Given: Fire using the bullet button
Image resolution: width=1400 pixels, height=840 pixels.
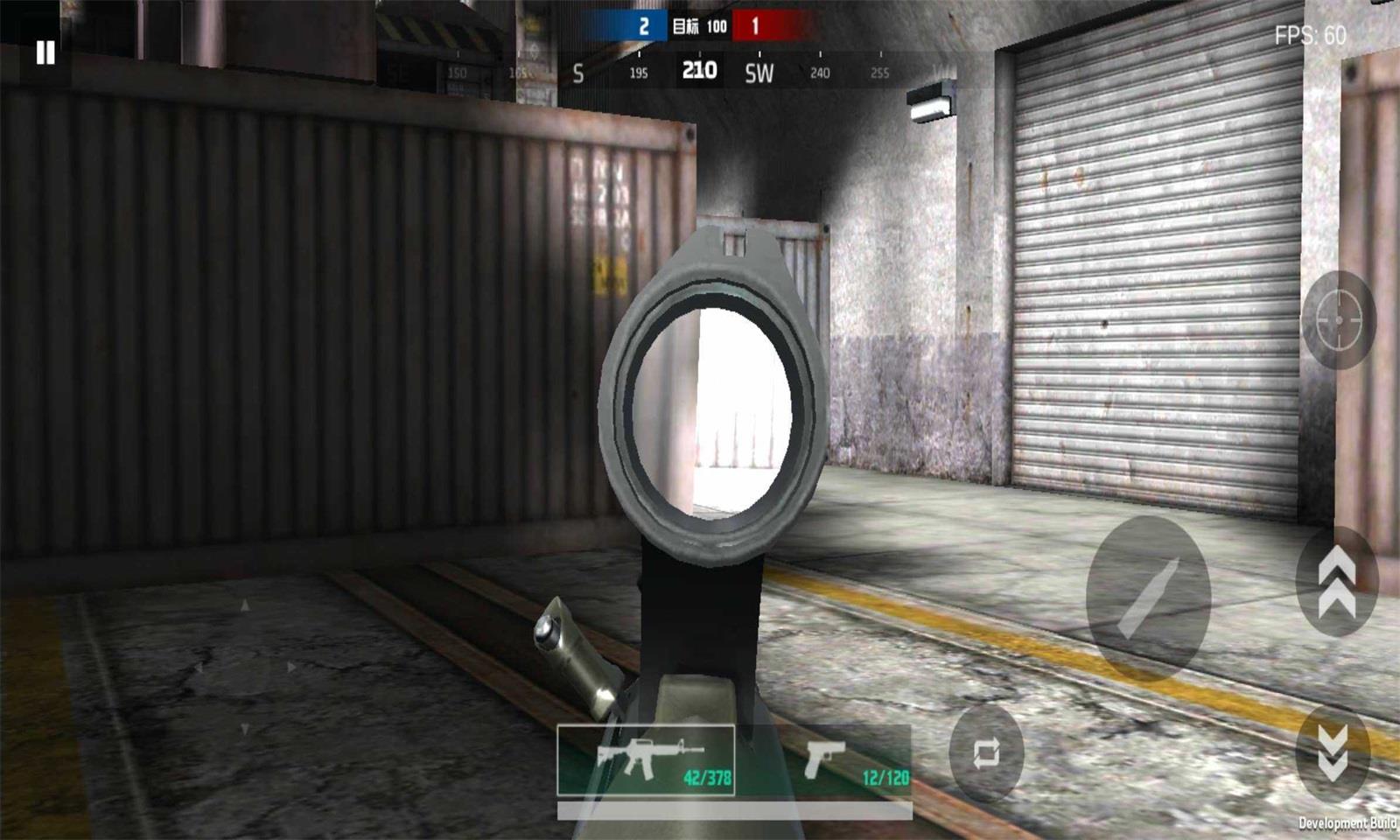Looking at the screenshot, I should click(x=1148, y=599).
